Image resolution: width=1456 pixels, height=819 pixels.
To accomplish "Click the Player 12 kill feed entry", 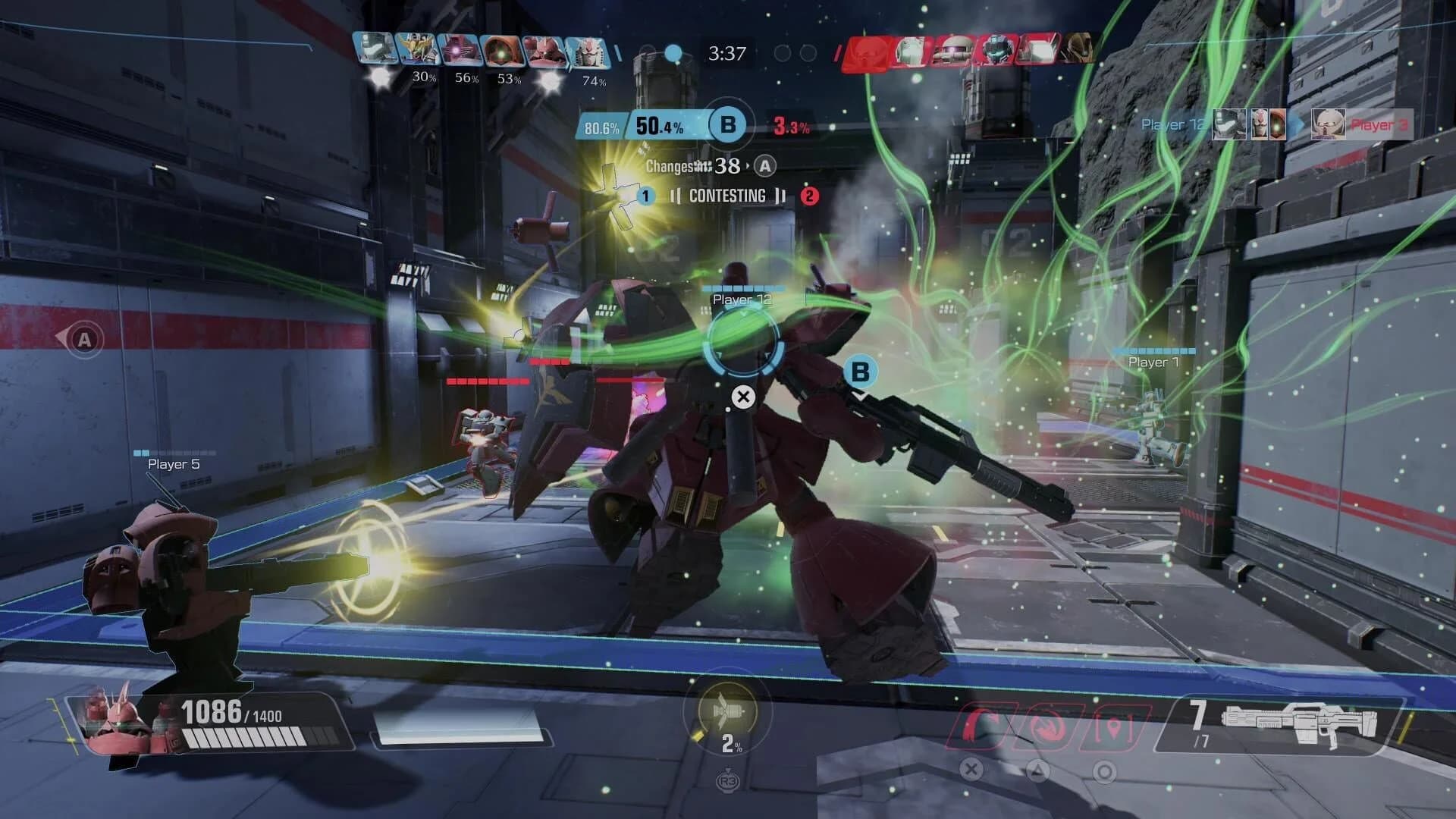I will click(1172, 124).
